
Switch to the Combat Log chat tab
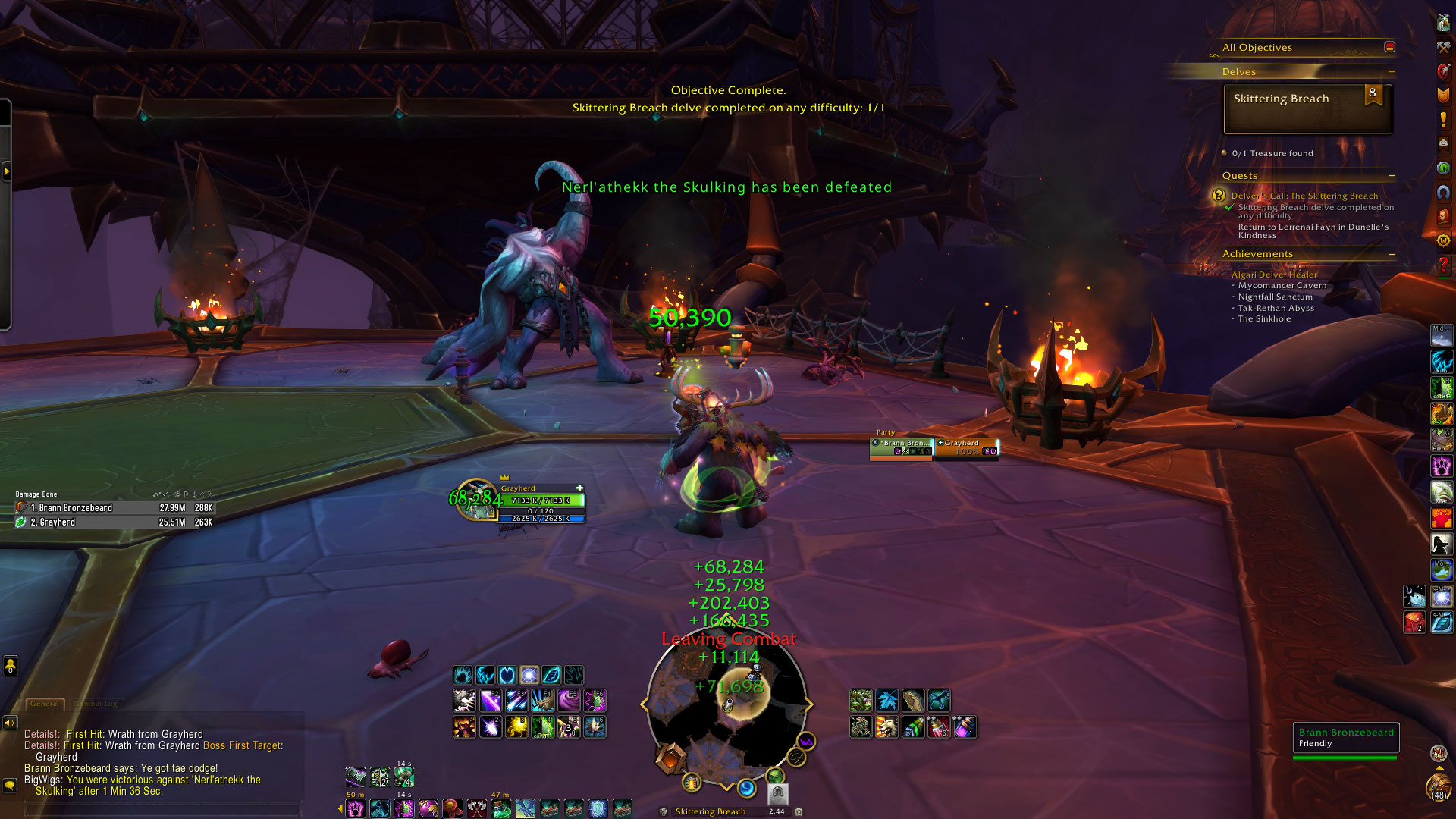(96, 704)
